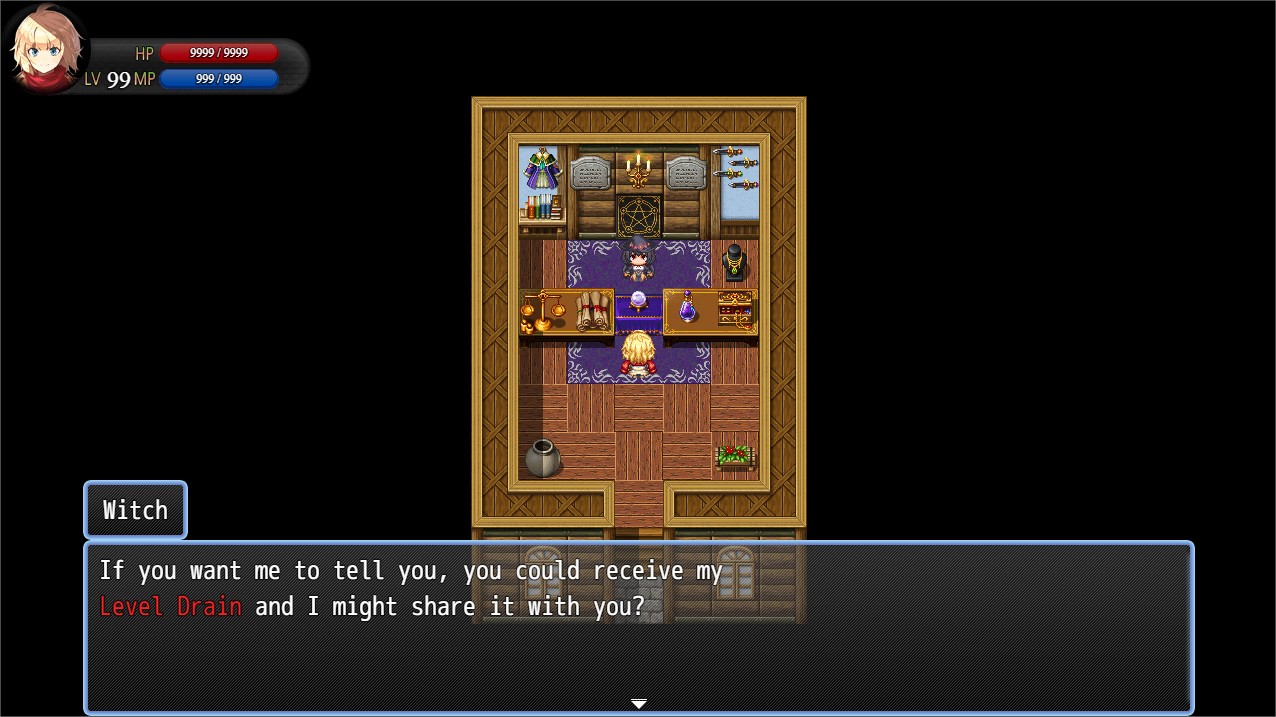Click the white continue arrow in dialogue
The image size is (1276, 717).
(x=638, y=704)
